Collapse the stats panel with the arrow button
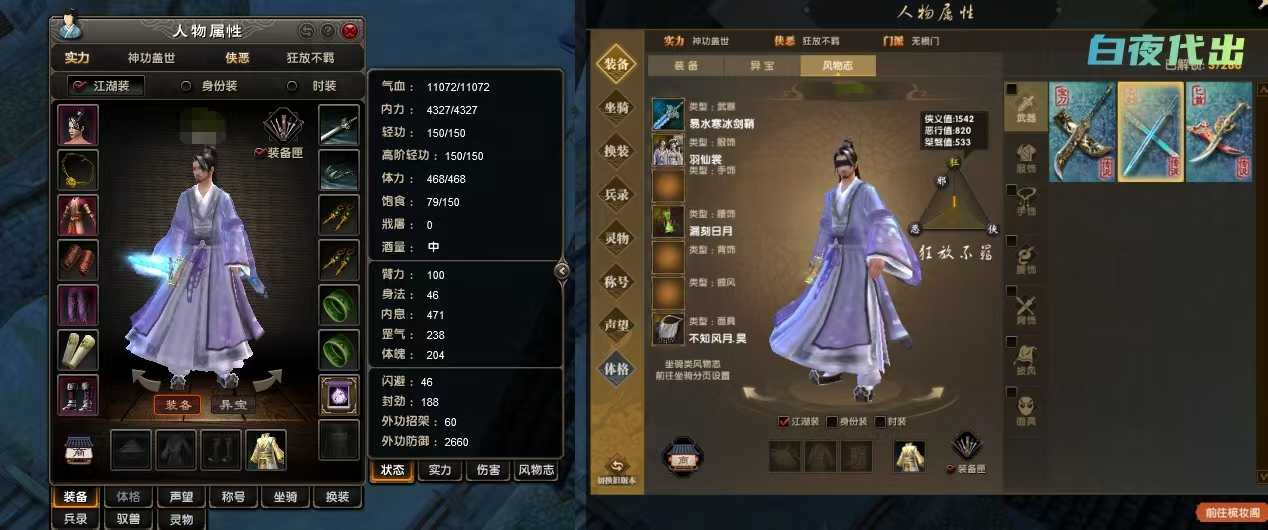 click(562, 270)
